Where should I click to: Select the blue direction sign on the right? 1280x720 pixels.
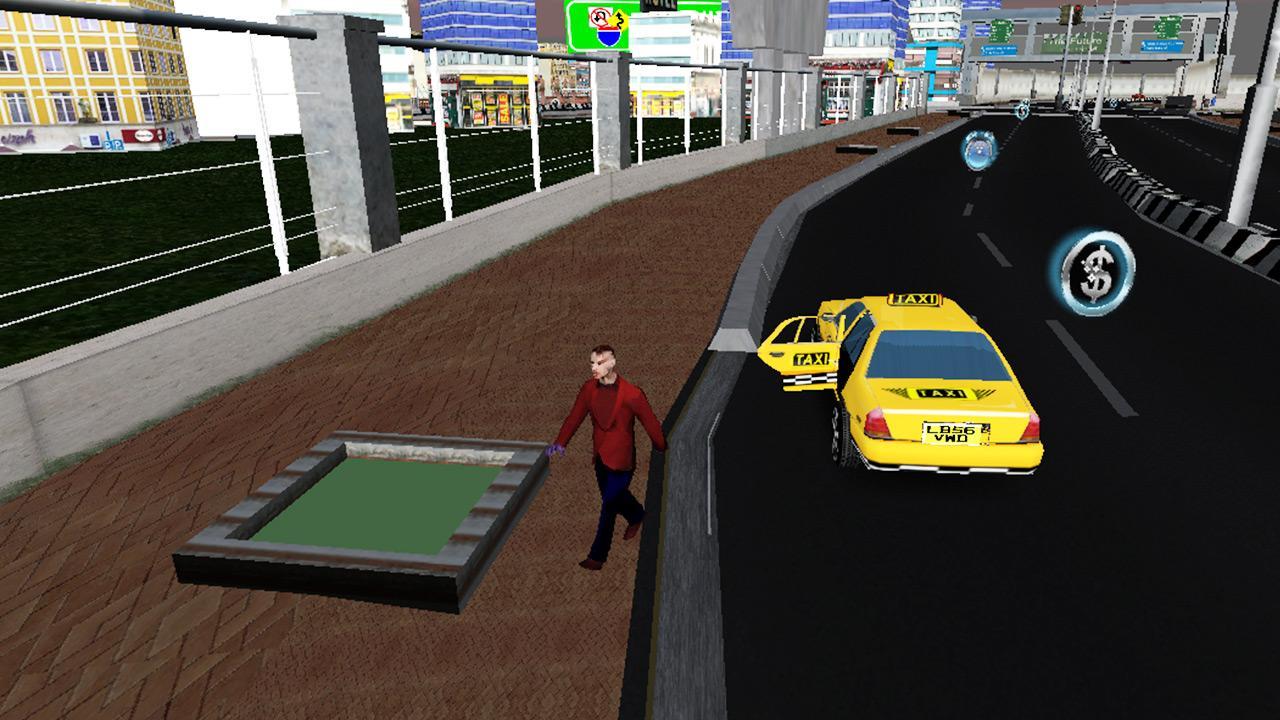[x=1164, y=46]
